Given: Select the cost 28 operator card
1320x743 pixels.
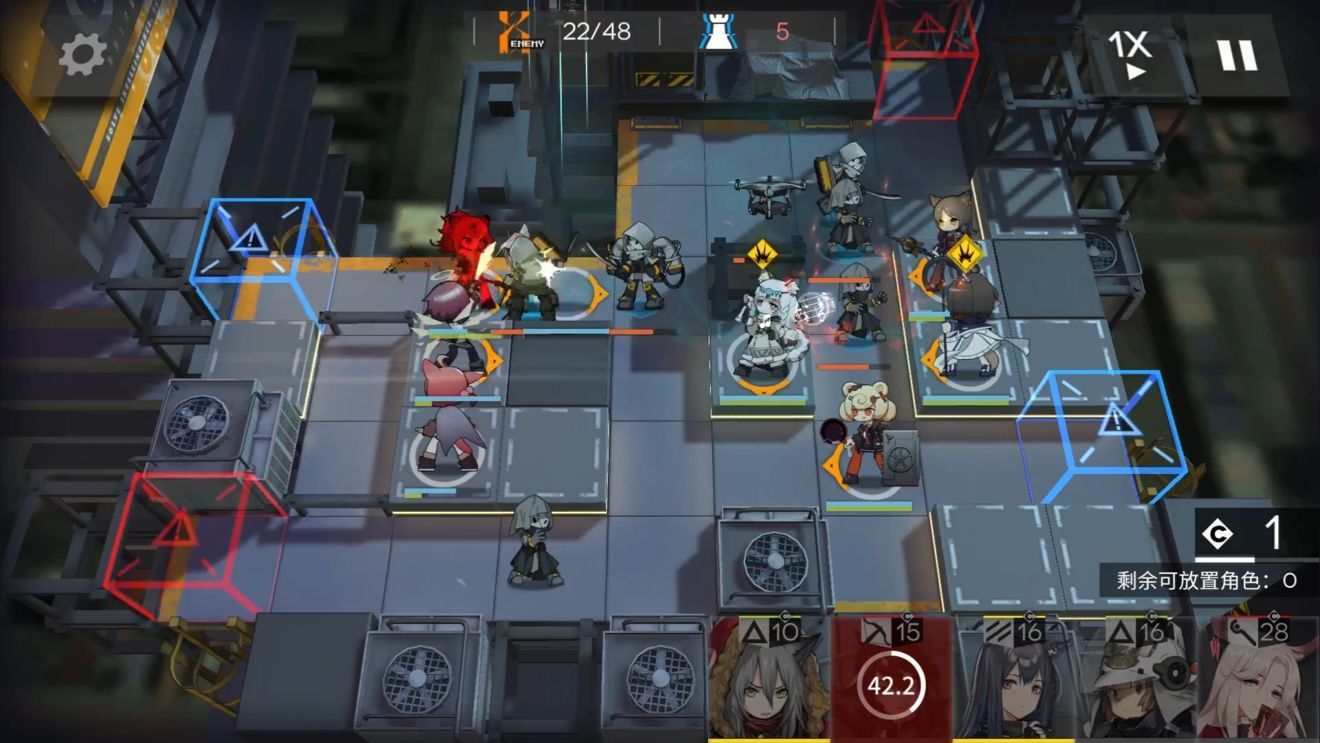Looking at the screenshot, I should tap(1258, 682).
